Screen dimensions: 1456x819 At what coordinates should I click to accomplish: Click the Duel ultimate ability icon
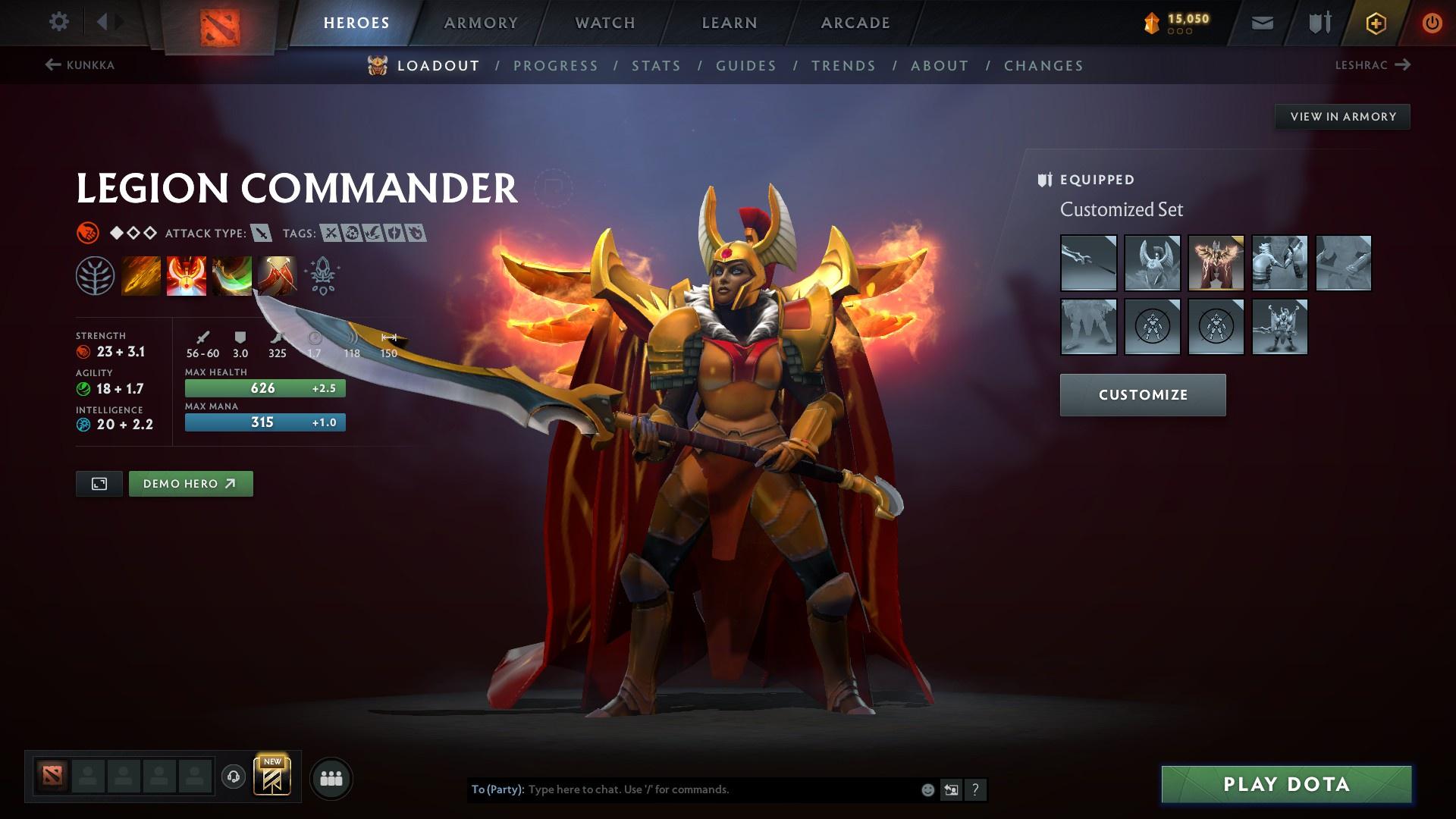278,275
